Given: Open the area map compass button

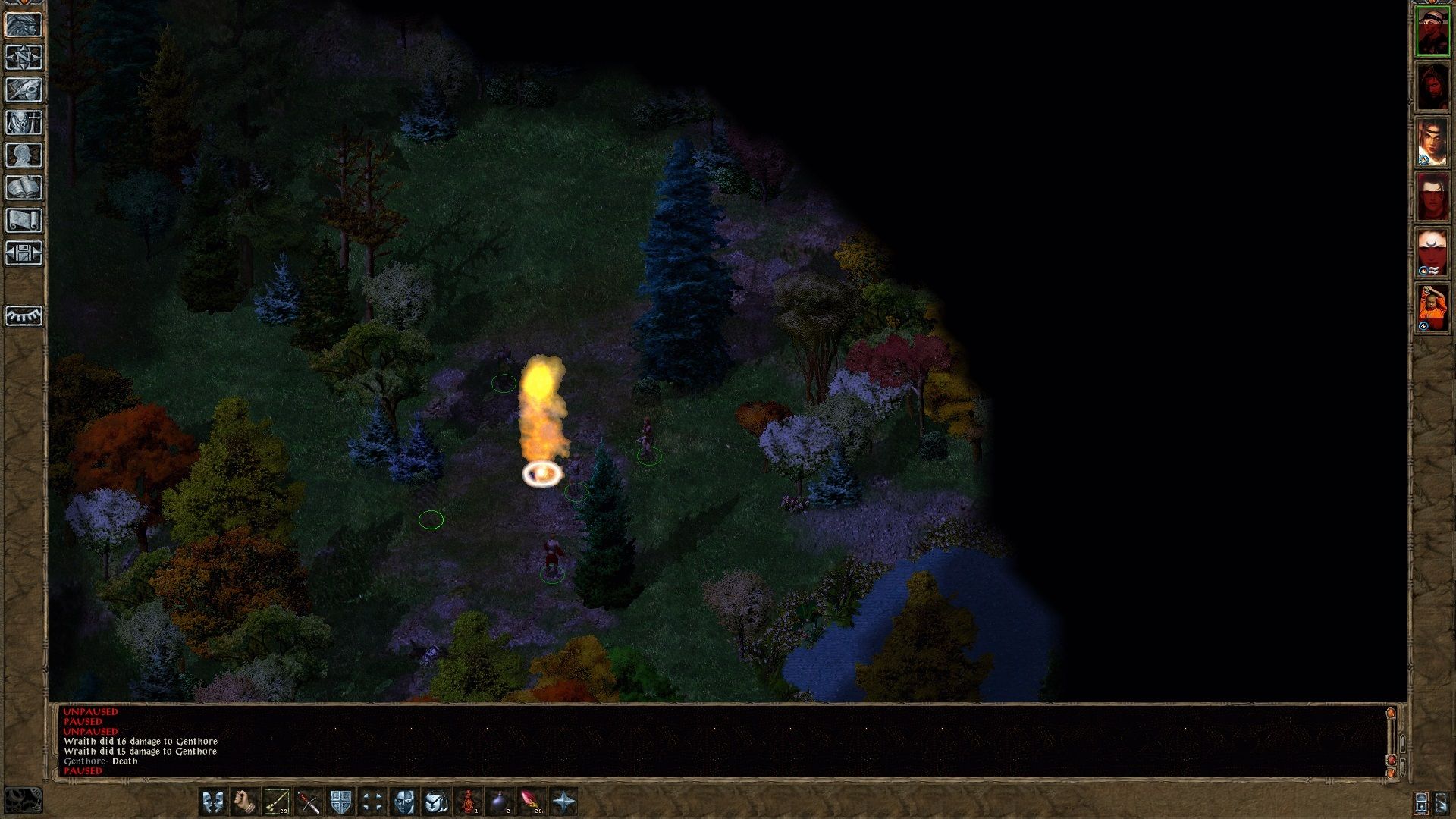Looking at the screenshot, I should 24,58.
